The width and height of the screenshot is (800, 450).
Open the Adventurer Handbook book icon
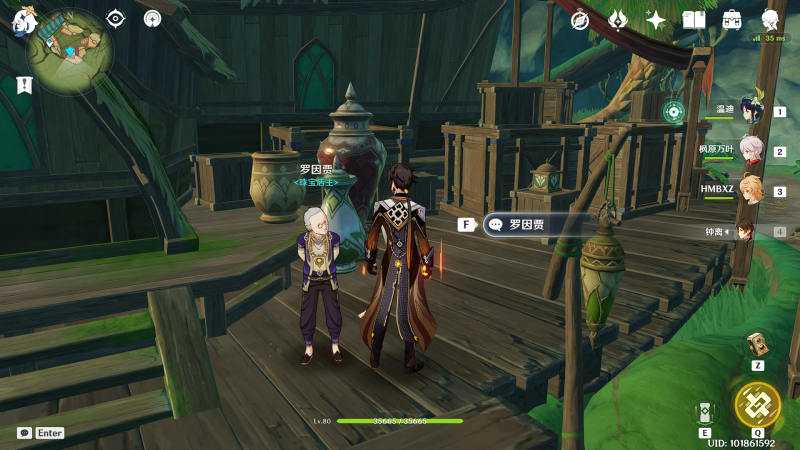coord(694,20)
